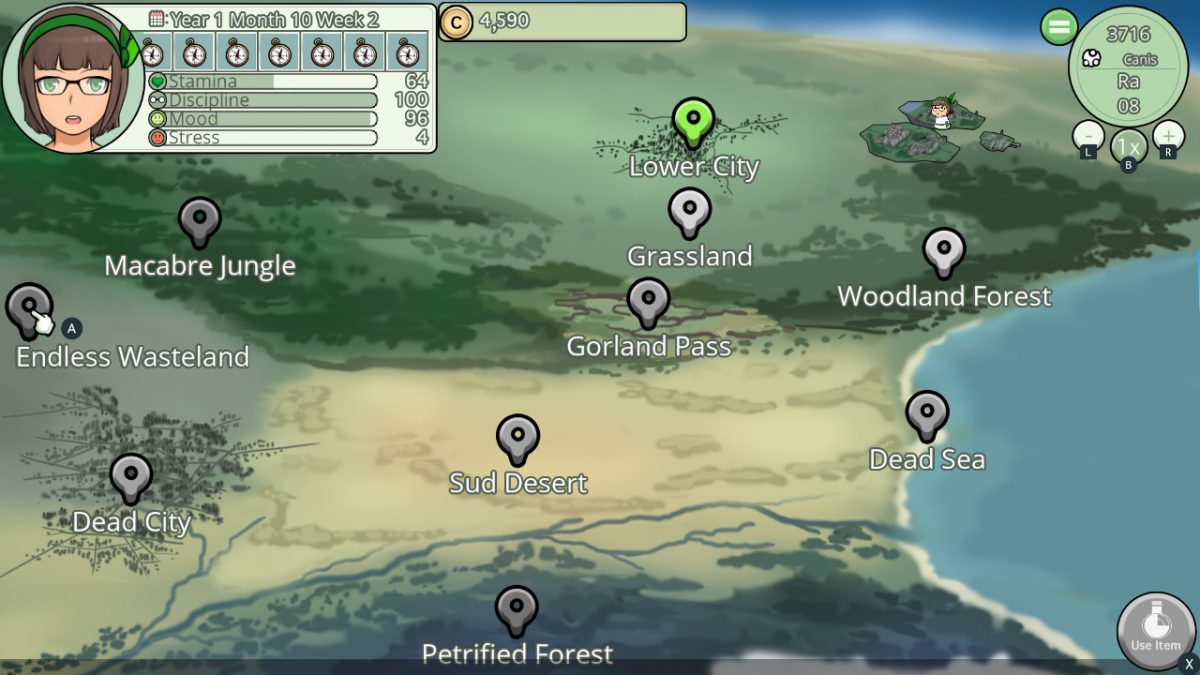This screenshot has width=1200, height=675.
Task: Select the Dead Sea location pin
Action: [927, 413]
